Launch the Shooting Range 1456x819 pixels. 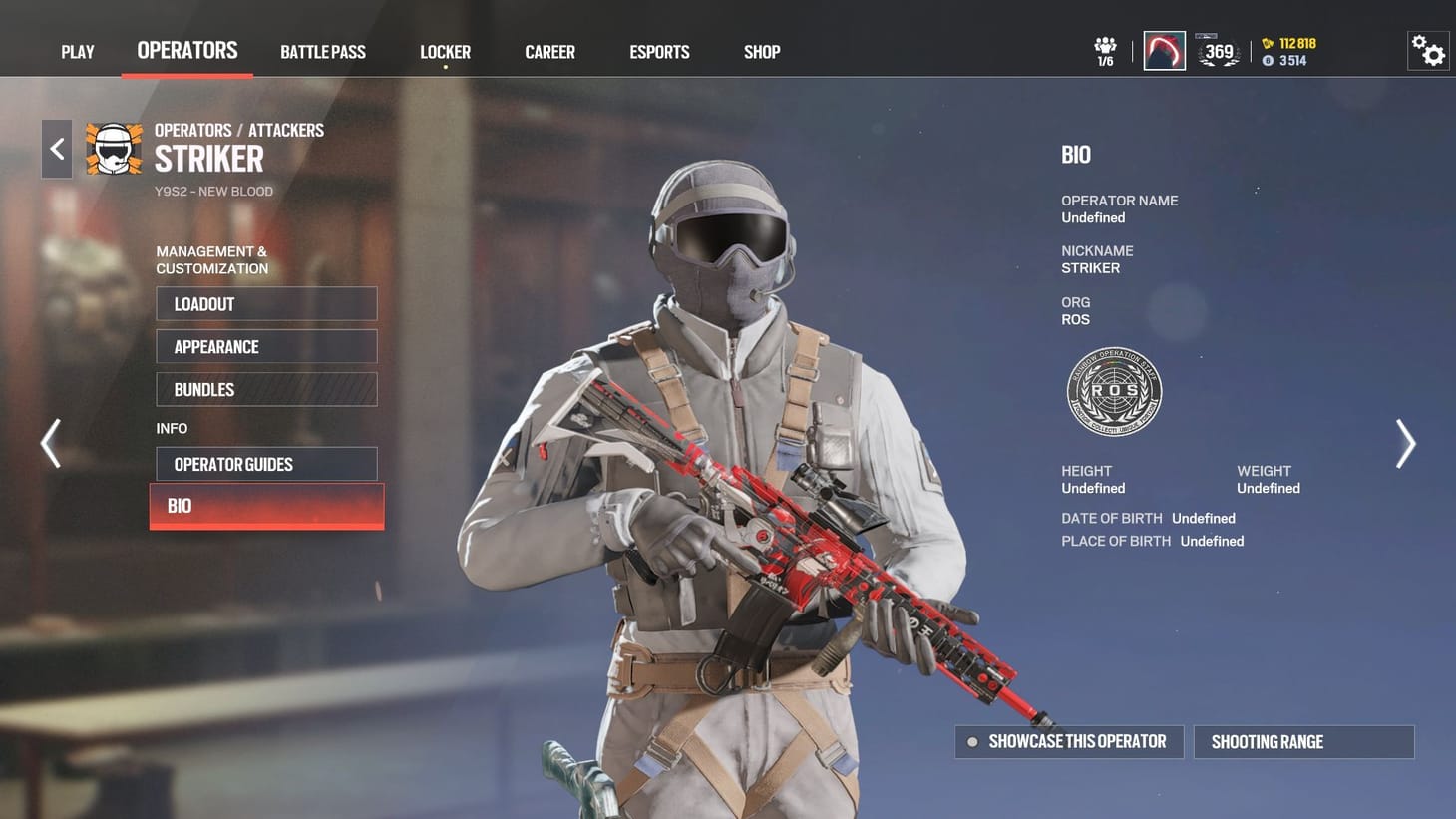pos(1303,741)
